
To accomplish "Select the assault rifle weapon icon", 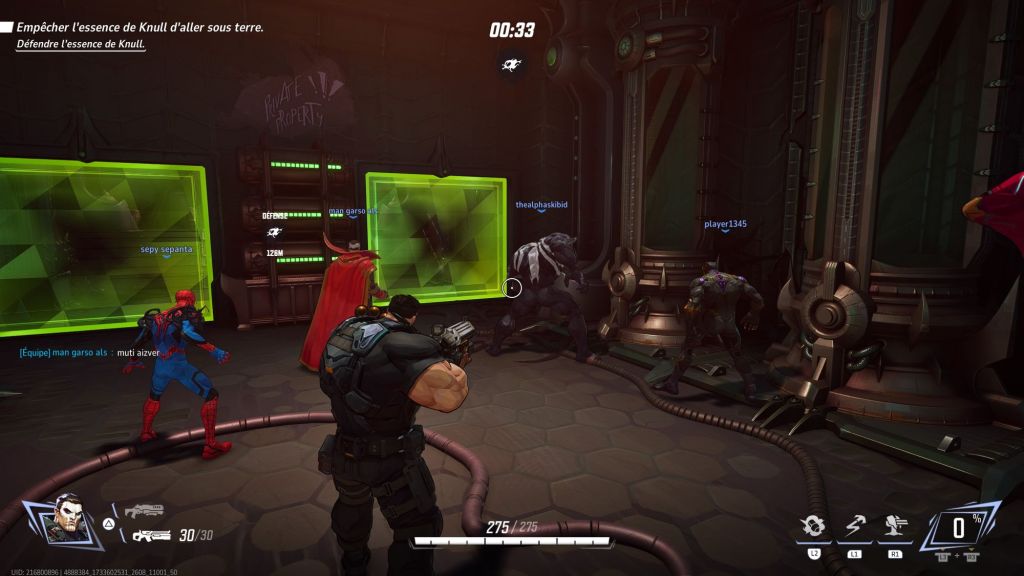I will pos(151,536).
